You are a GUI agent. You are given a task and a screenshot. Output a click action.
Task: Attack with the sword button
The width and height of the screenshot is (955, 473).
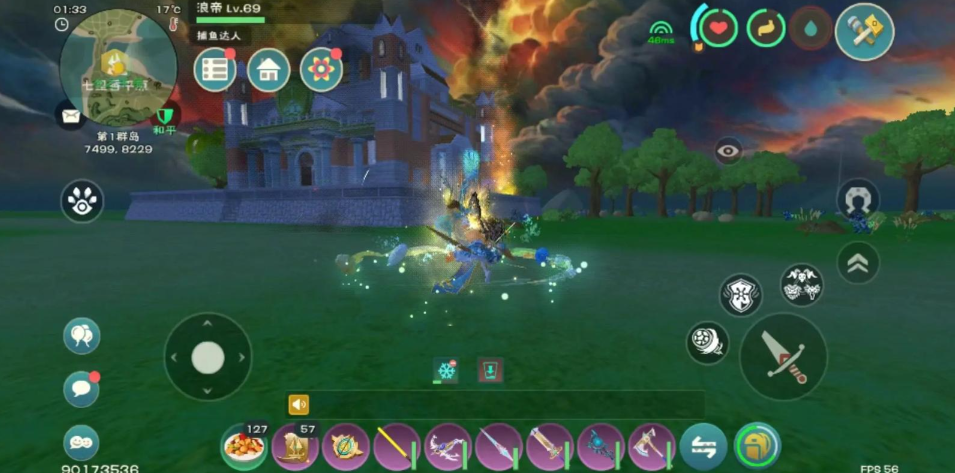pyautogui.click(x=783, y=356)
